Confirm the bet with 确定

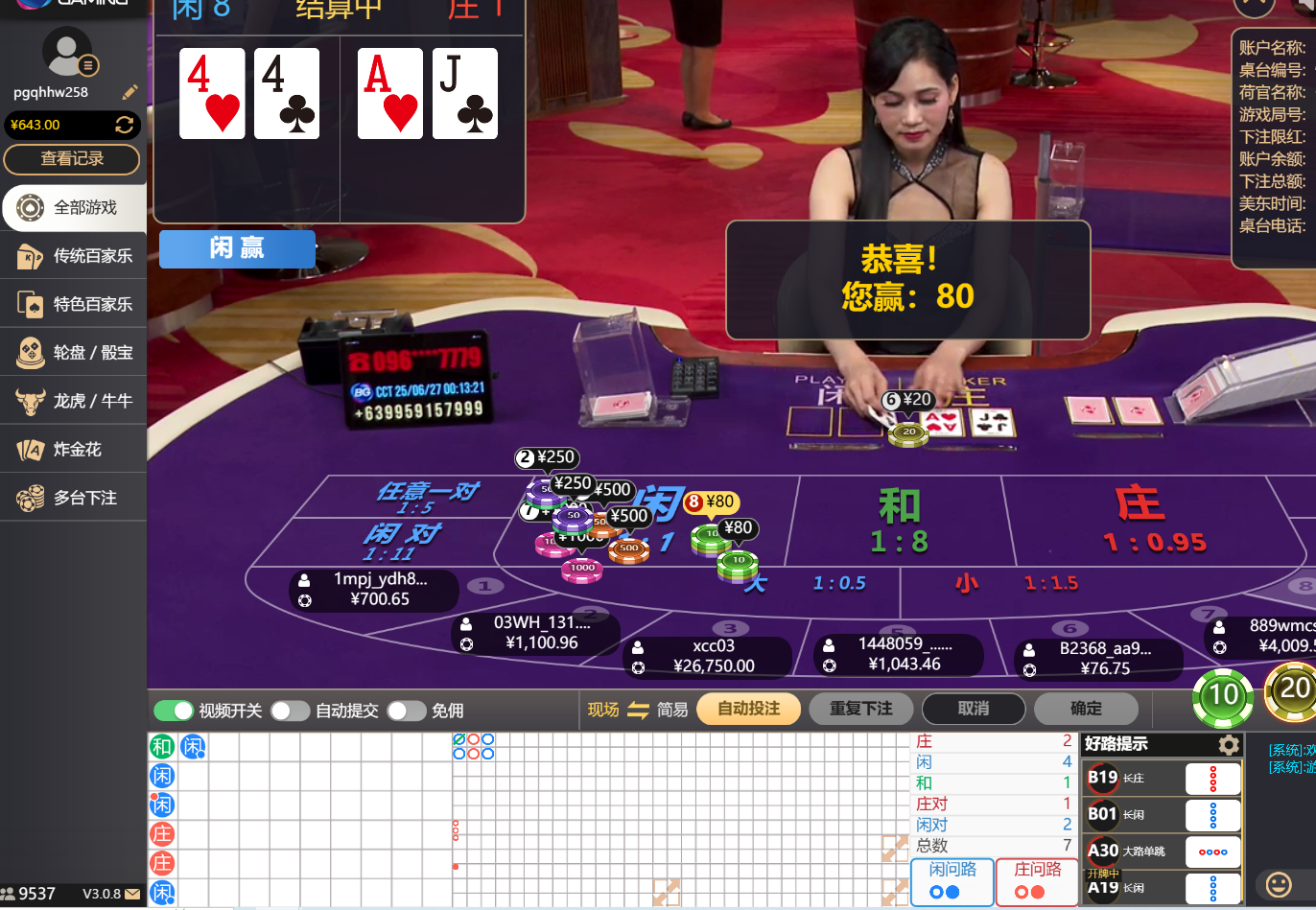(1086, 709)
